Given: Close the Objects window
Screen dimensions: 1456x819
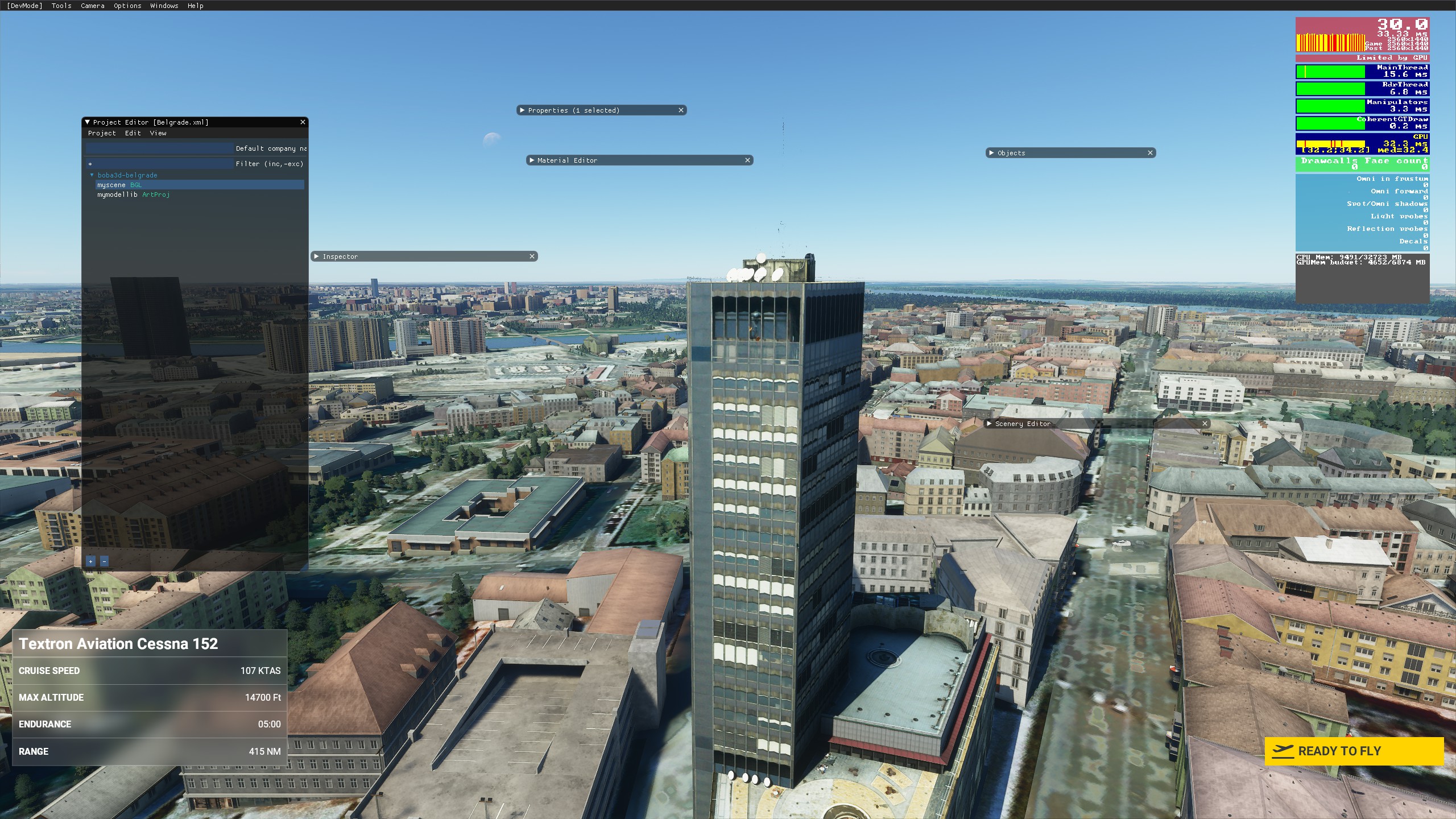Looking at the screenshot, I should [1150, 153].
